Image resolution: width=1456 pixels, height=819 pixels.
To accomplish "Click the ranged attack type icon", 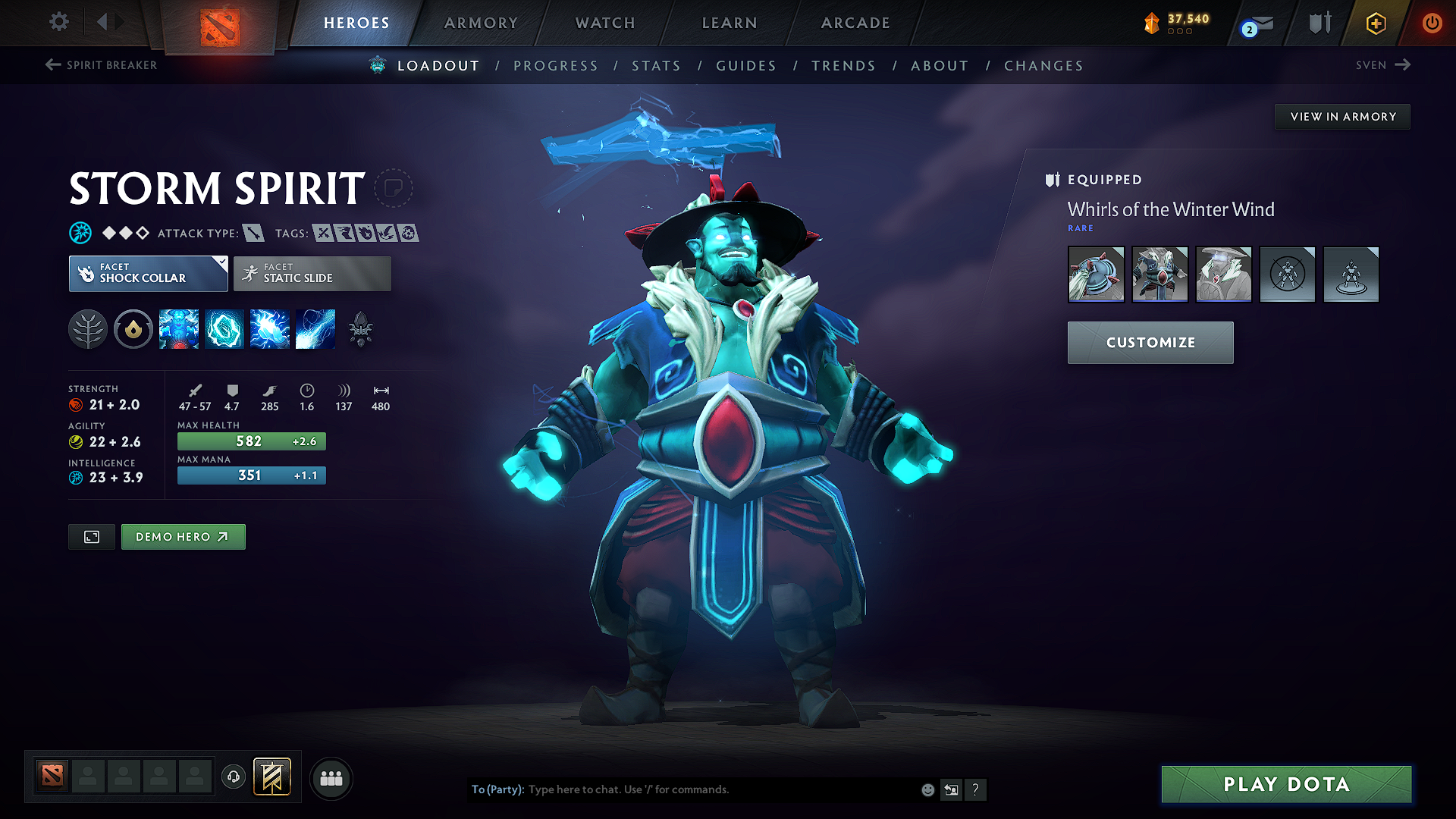I will tap(253, 233).
